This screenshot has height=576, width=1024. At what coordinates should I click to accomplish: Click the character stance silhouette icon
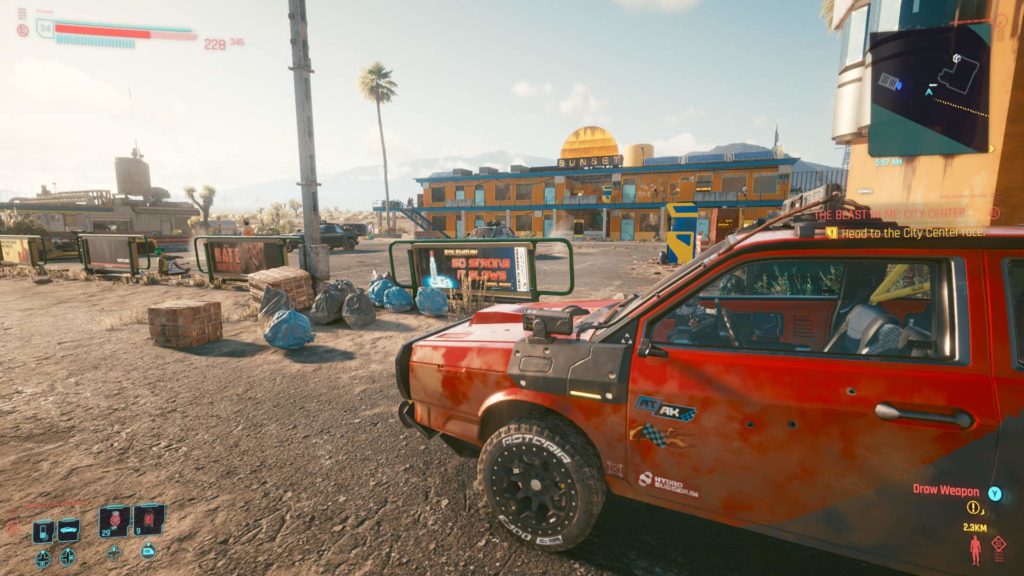pyautogui.click(x=975, y=549)
